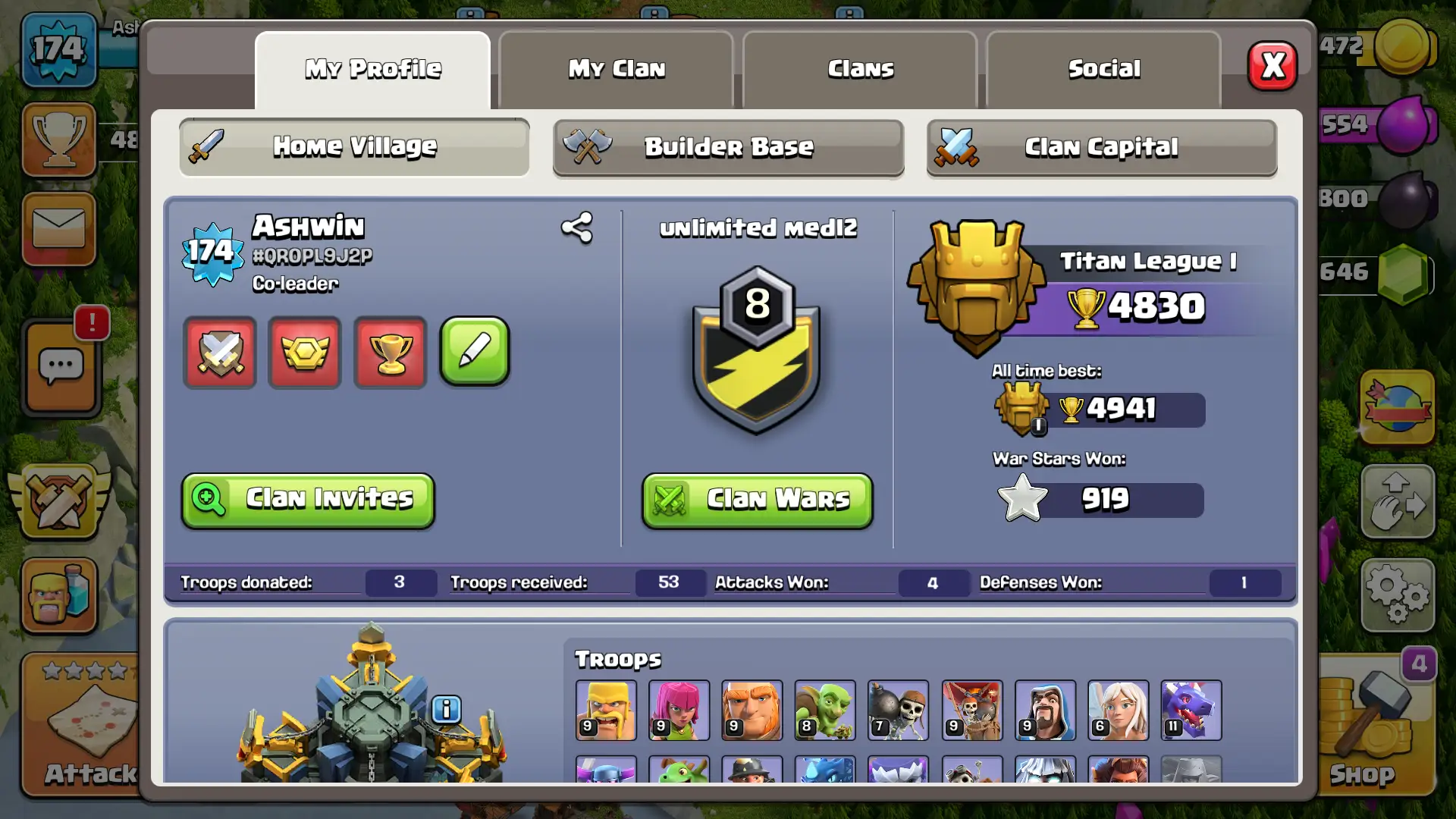
Task: Open the Clans tab
Action: coord(860,69)
